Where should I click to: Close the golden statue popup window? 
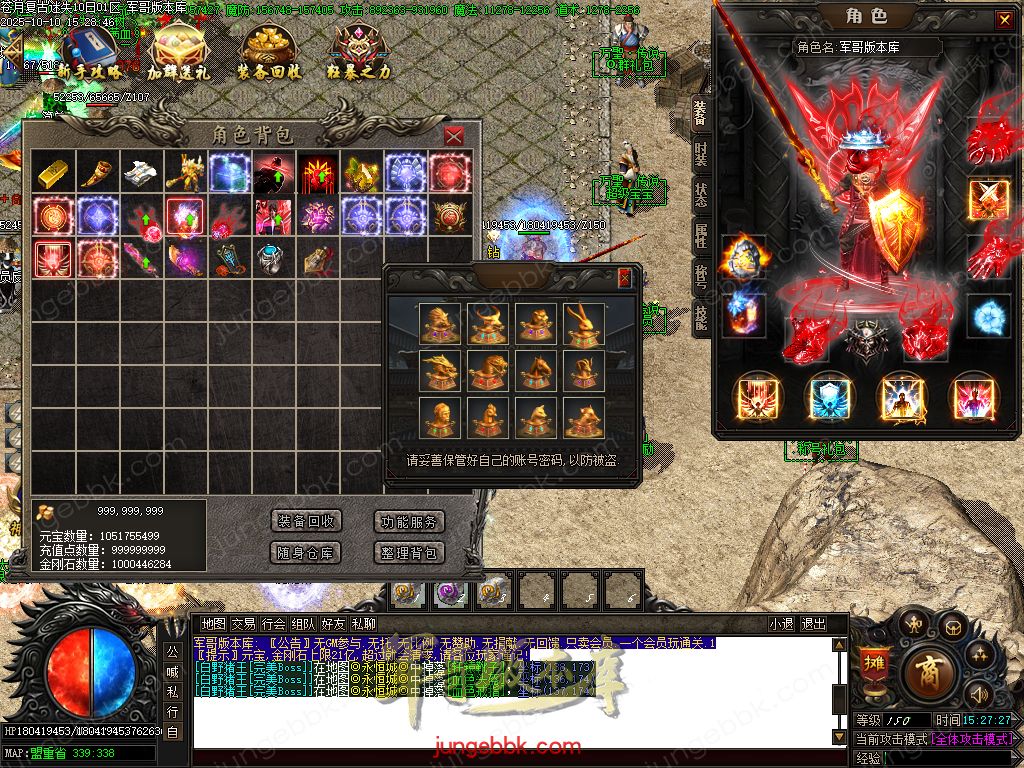(625, 277)
